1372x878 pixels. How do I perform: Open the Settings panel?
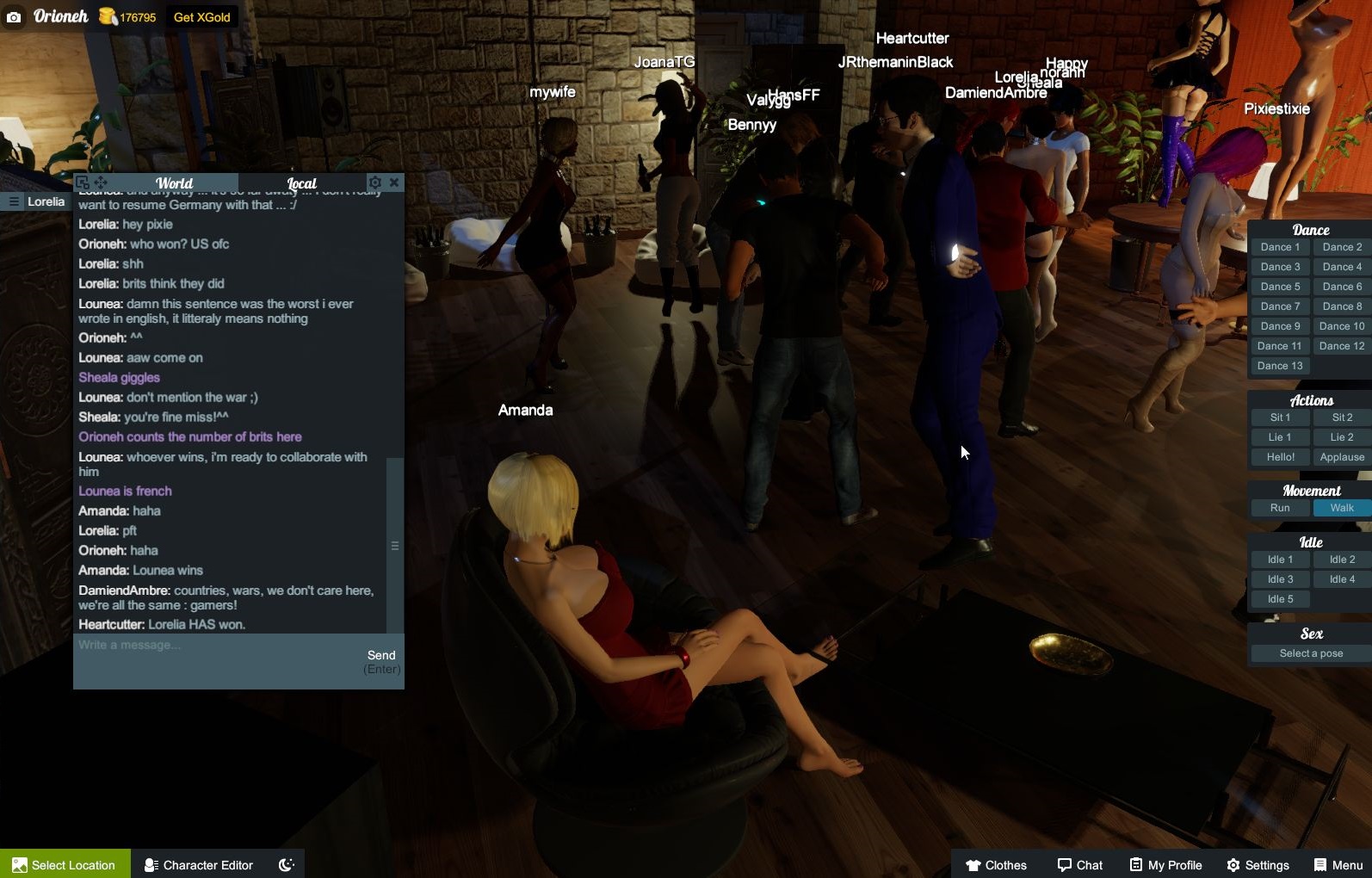click(x=1258, y=864)
